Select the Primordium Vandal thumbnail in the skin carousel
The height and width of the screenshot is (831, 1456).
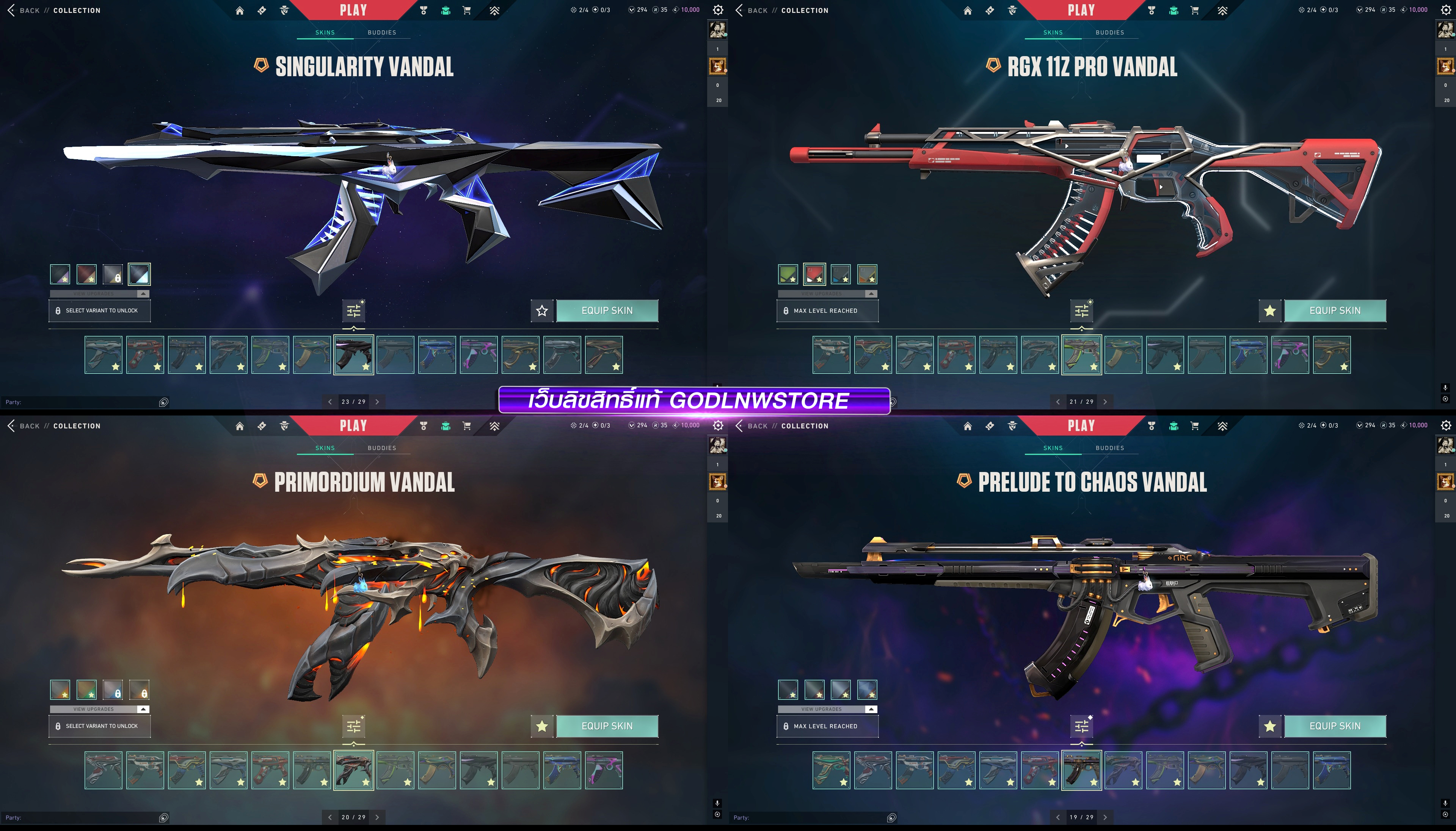(x=354, y=770)
